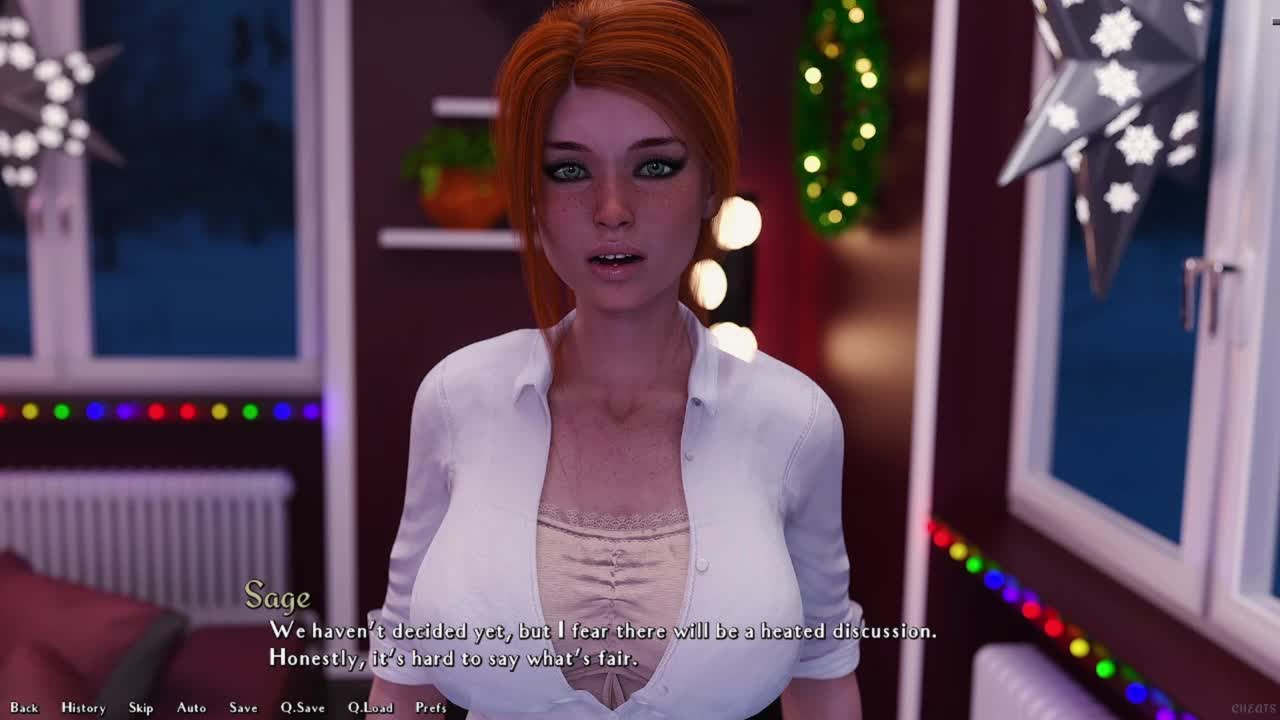This screenshot has width=1280, height=720.
Task: Go back one line with Back
Action: tap(24, 708)
